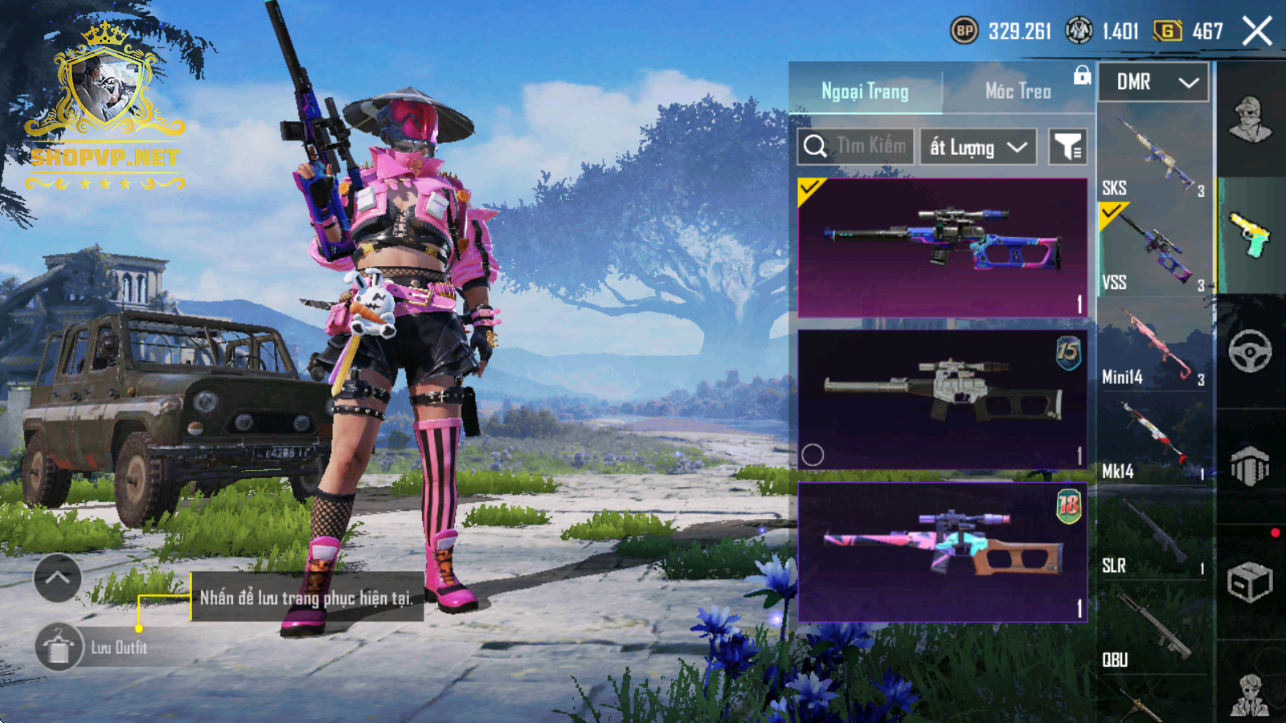Open the character outfit category icon

point(1250,120)
